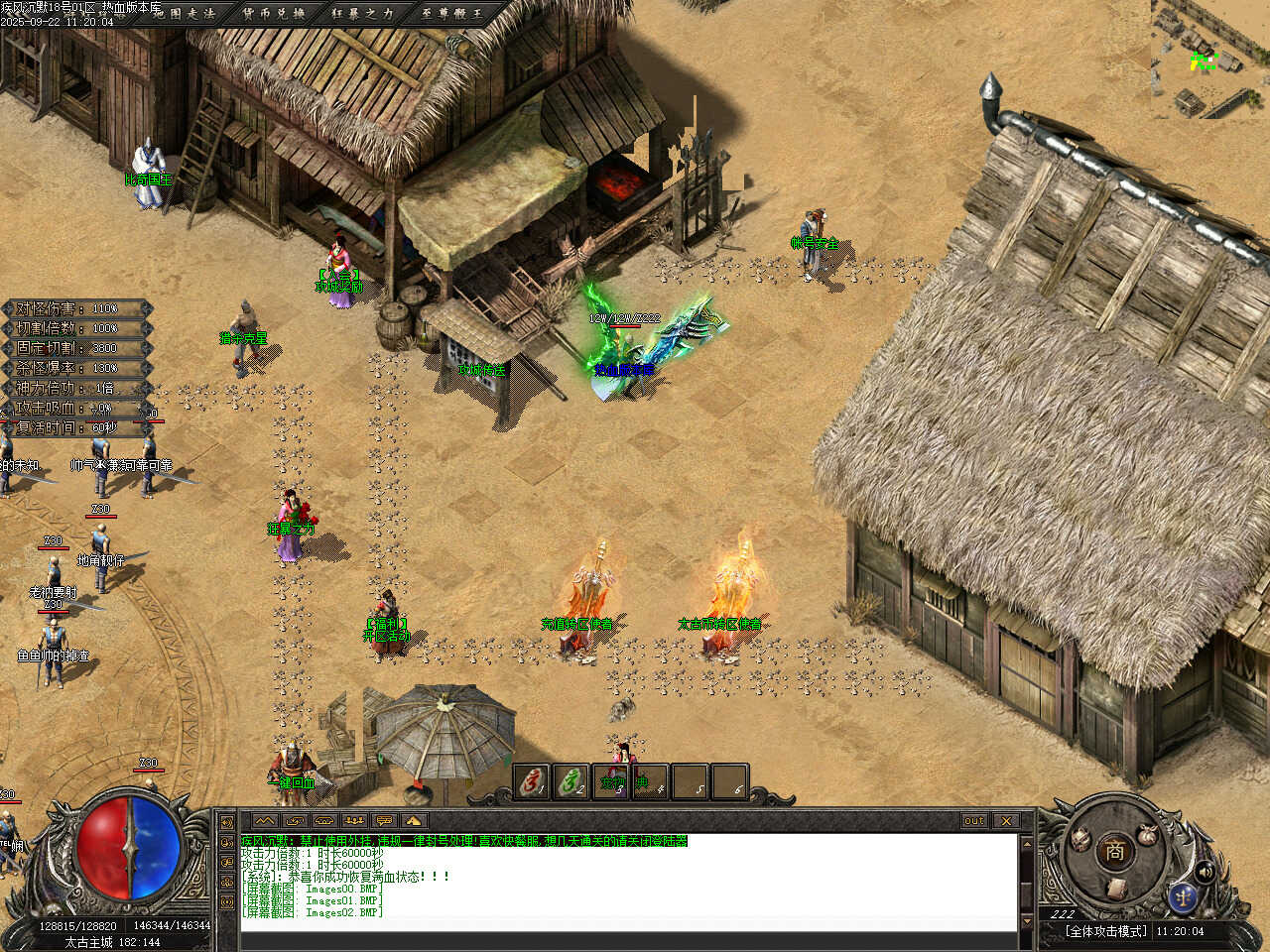
Task: Select the 狂暴之力 top menu button
Action: [x=362, y=13]
